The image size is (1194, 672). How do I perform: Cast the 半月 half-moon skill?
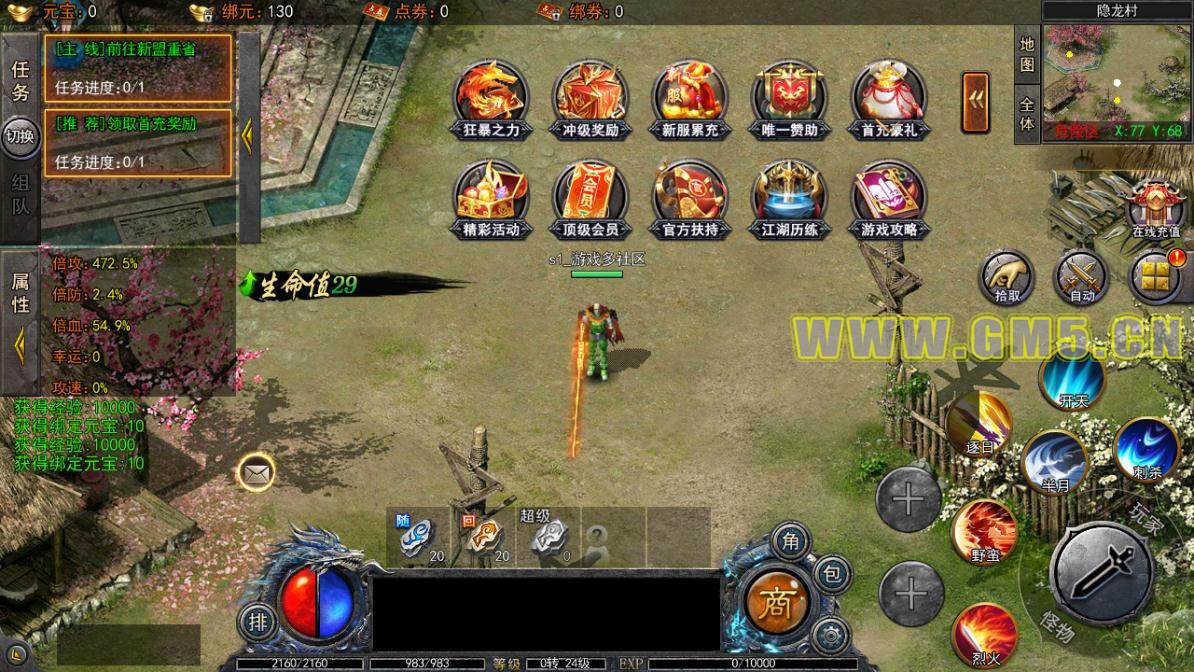click(x=1054, y=461)
